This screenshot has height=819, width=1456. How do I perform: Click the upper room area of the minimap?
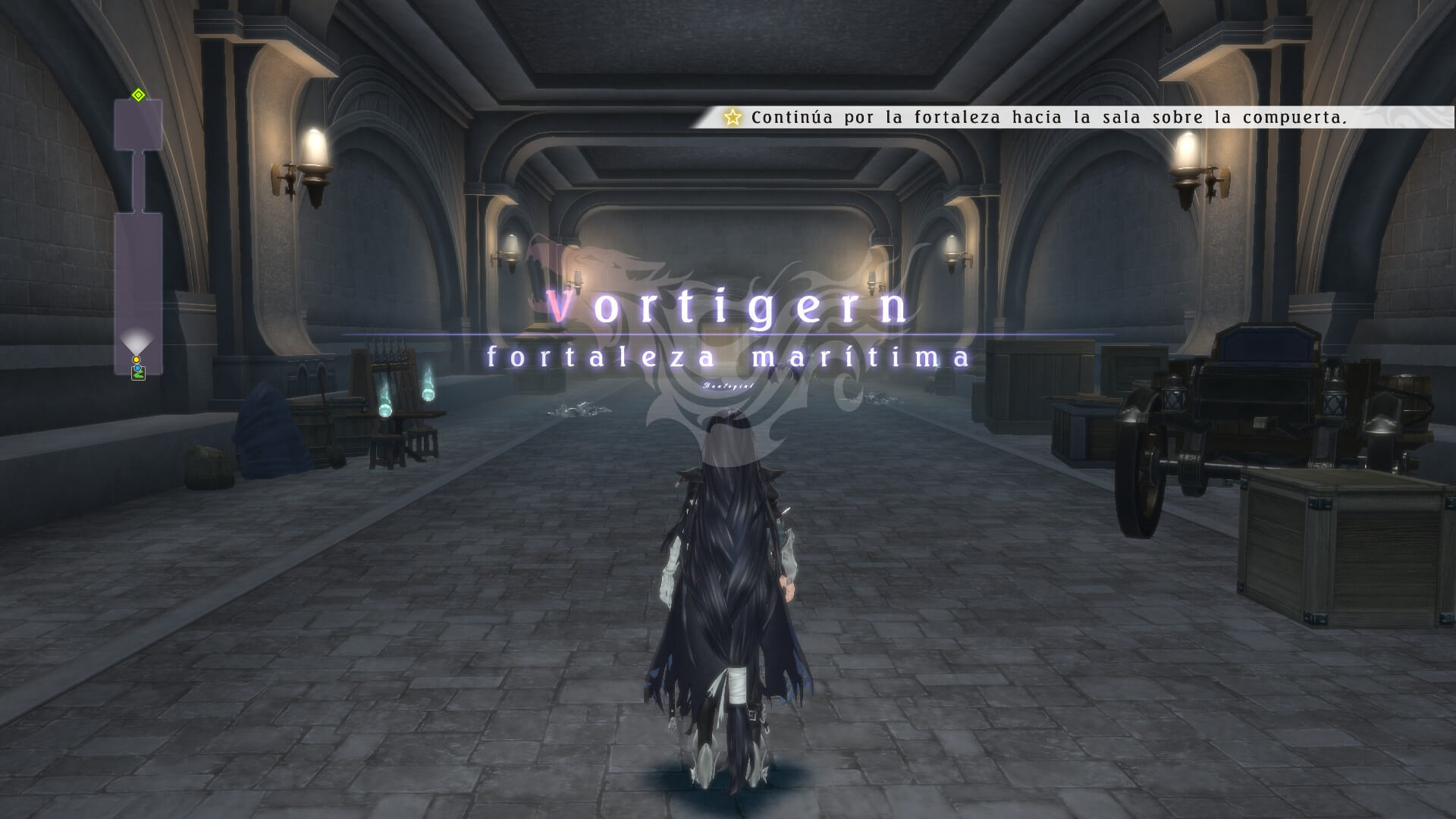138,127
